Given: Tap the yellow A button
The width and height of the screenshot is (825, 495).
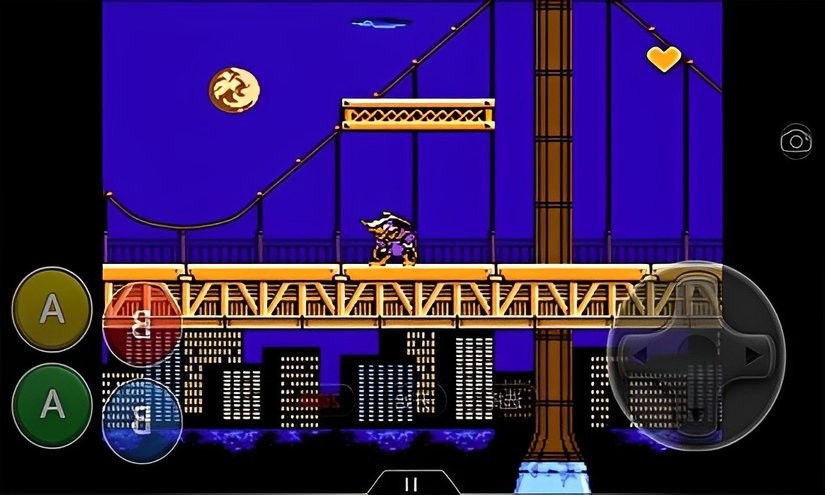Looking at the screenshot, I should click(x=51, y=309).
